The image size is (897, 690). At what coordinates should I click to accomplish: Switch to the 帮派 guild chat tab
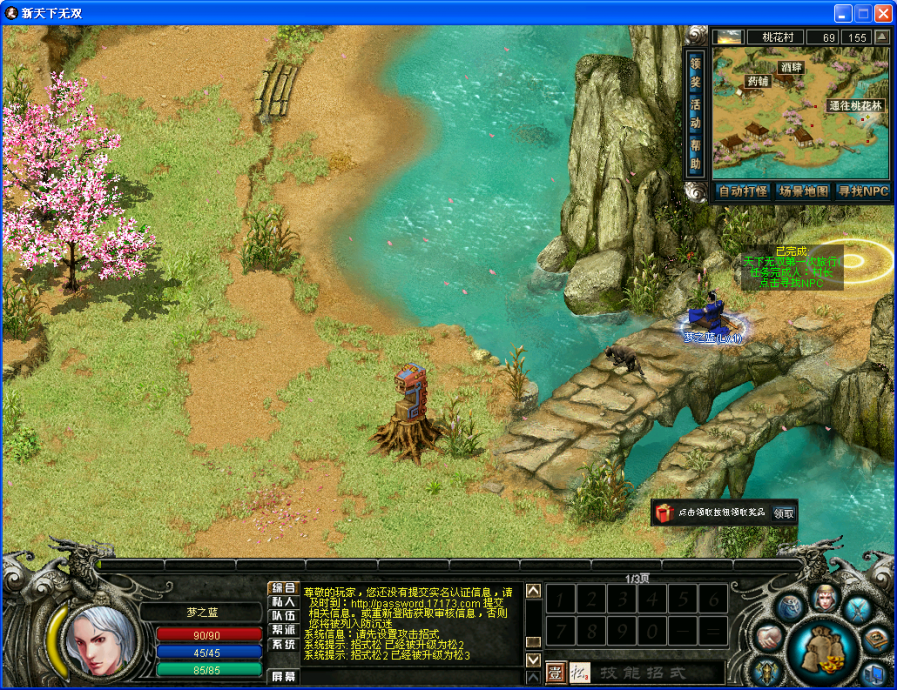click(283, 630)
